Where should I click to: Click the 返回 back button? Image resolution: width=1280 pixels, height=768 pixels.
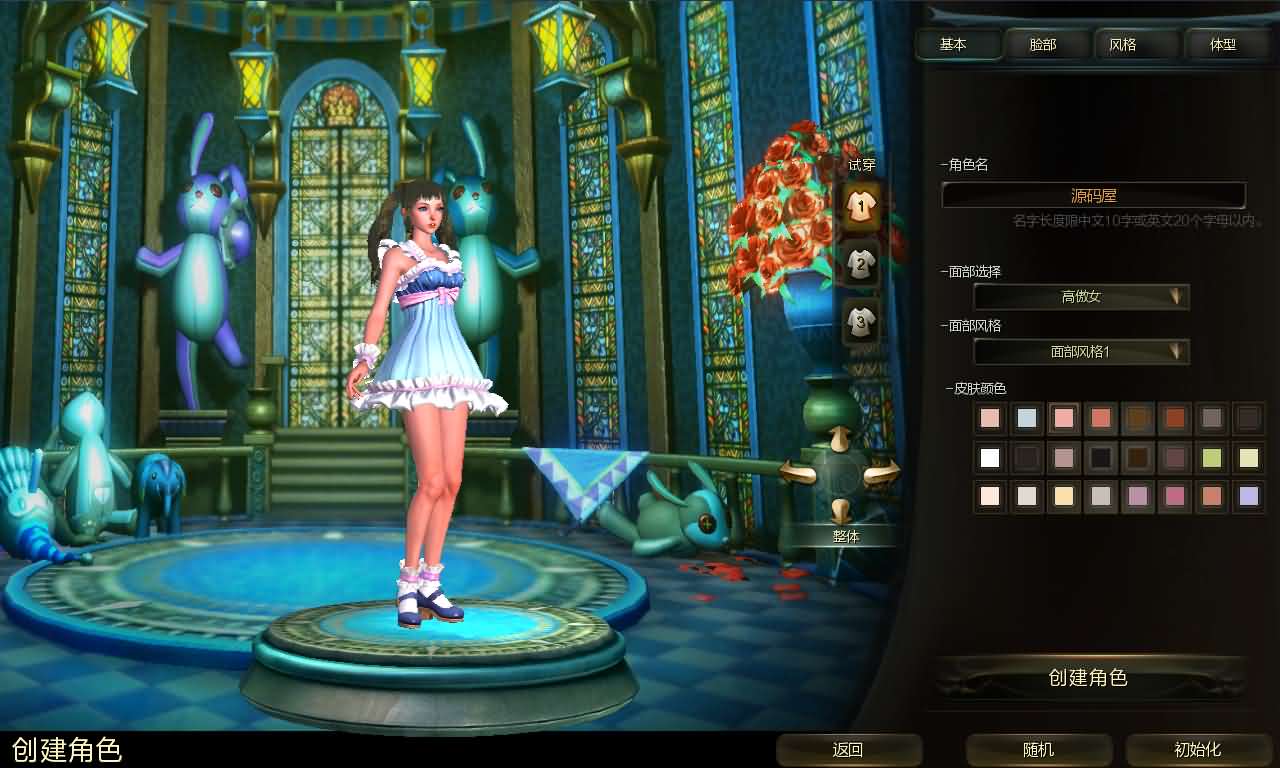tap(848, 750)
